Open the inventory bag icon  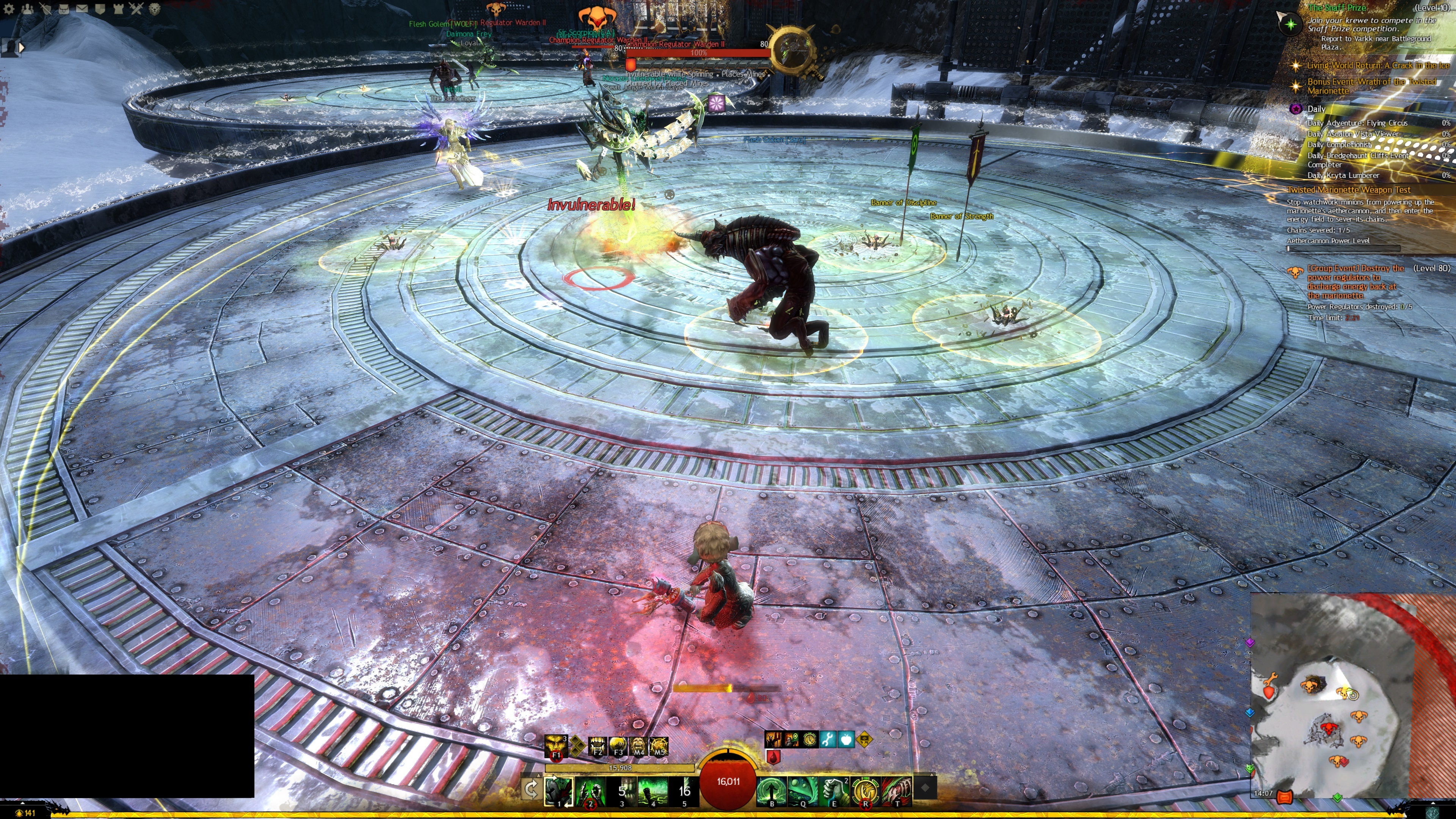click(x=64, y=8)
